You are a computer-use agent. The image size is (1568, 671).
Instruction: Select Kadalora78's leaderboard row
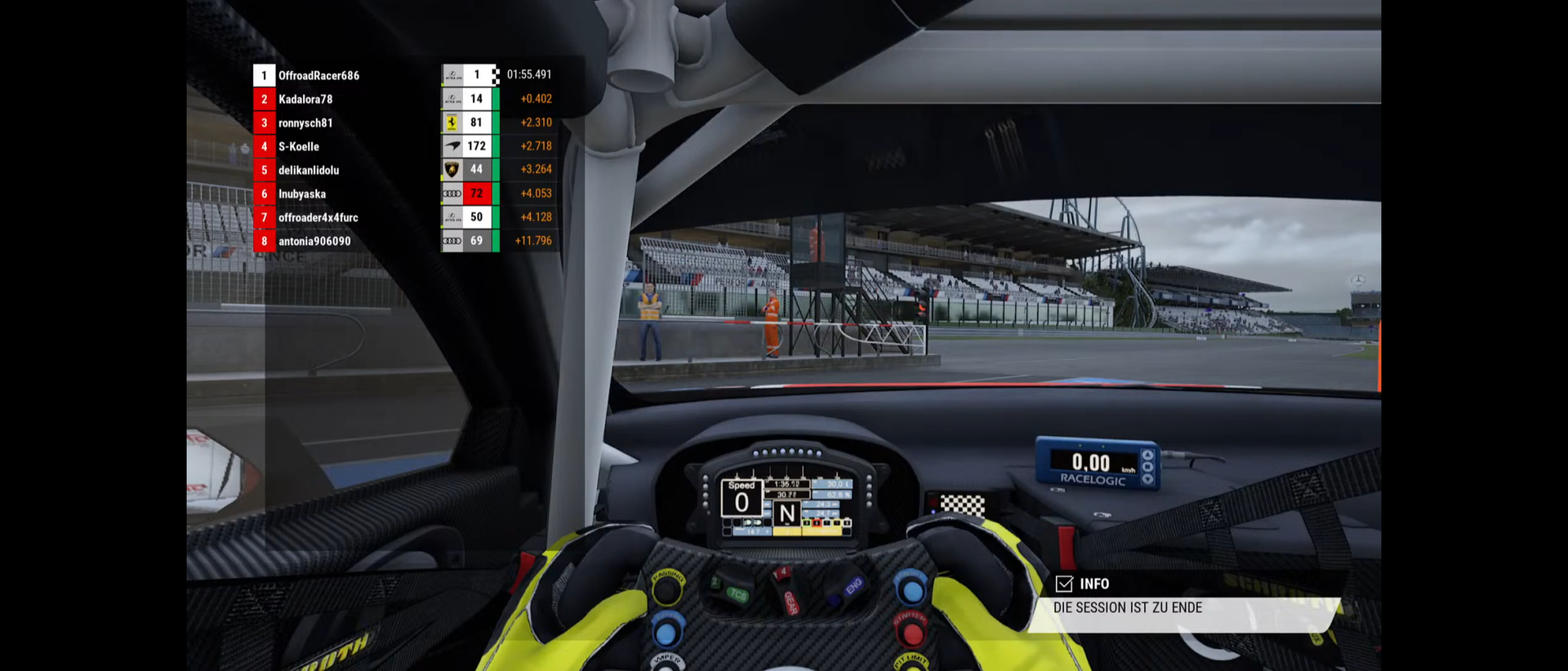point(305,100)
